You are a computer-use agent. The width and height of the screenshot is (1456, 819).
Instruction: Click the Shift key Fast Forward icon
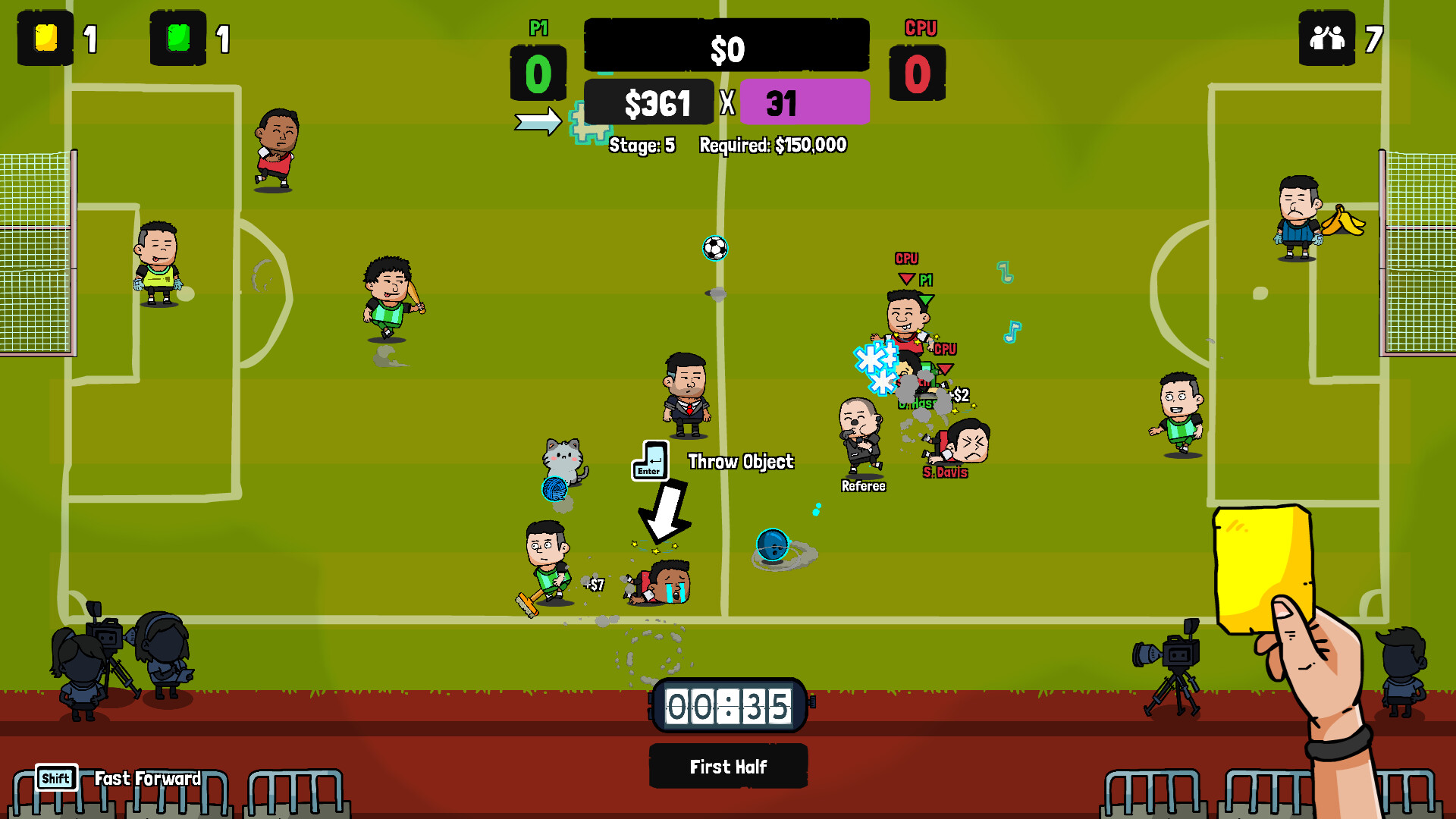coord(55,777)
